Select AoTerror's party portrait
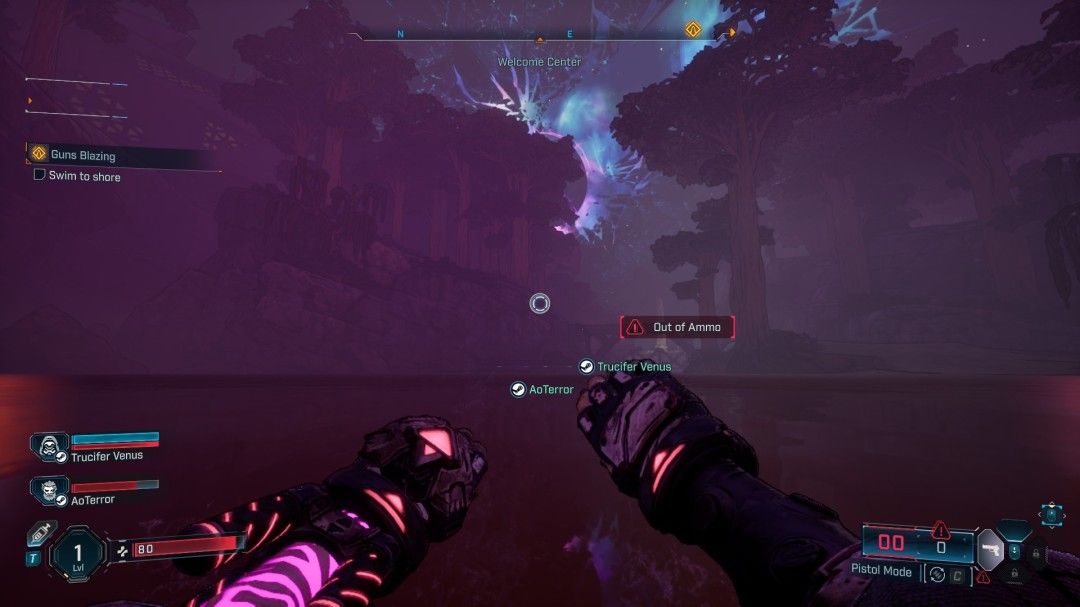This screenshot has width=1080, height=607. (47, 490)
